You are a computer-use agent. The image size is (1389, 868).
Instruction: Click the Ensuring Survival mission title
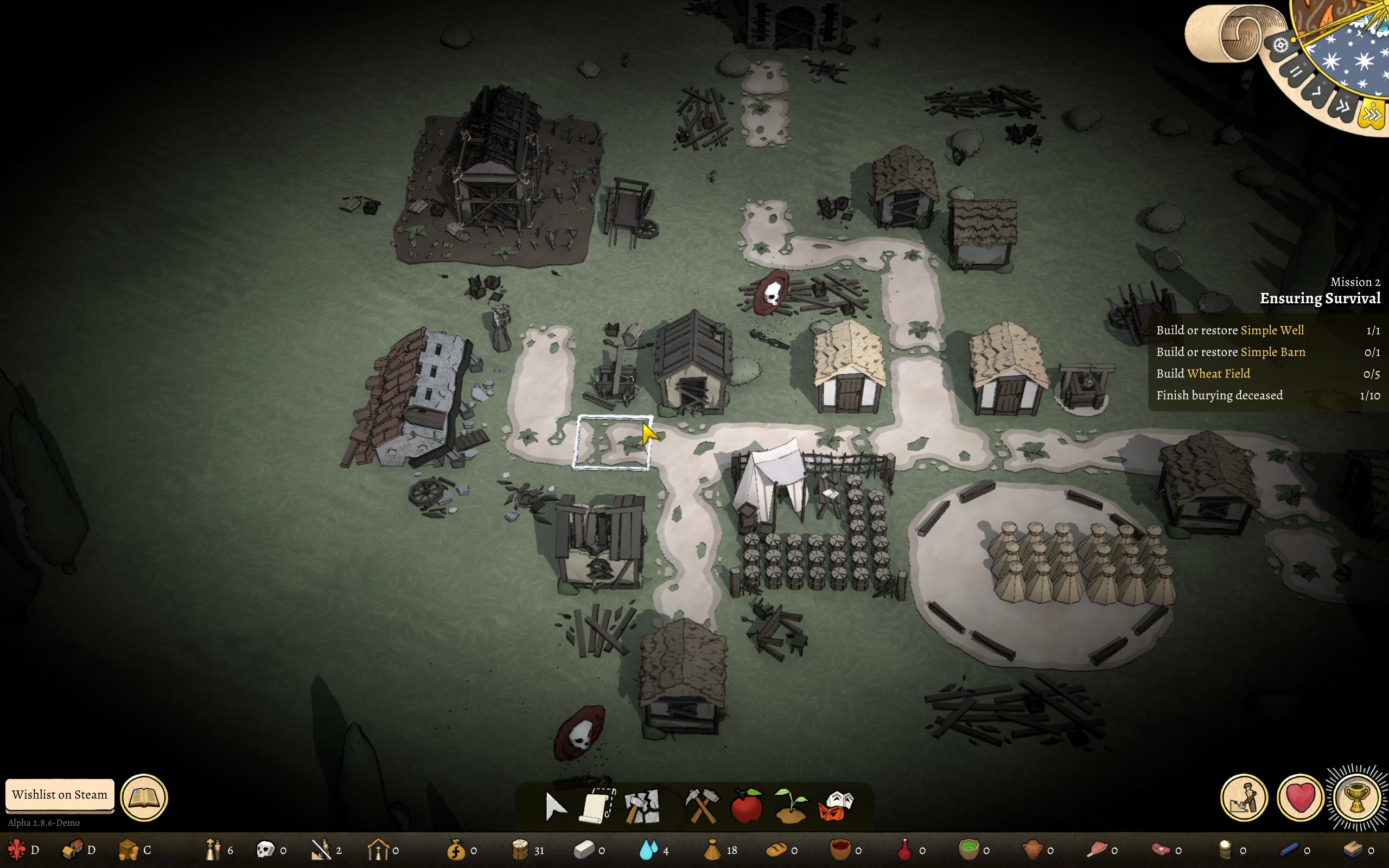(x=1320, y=298)
